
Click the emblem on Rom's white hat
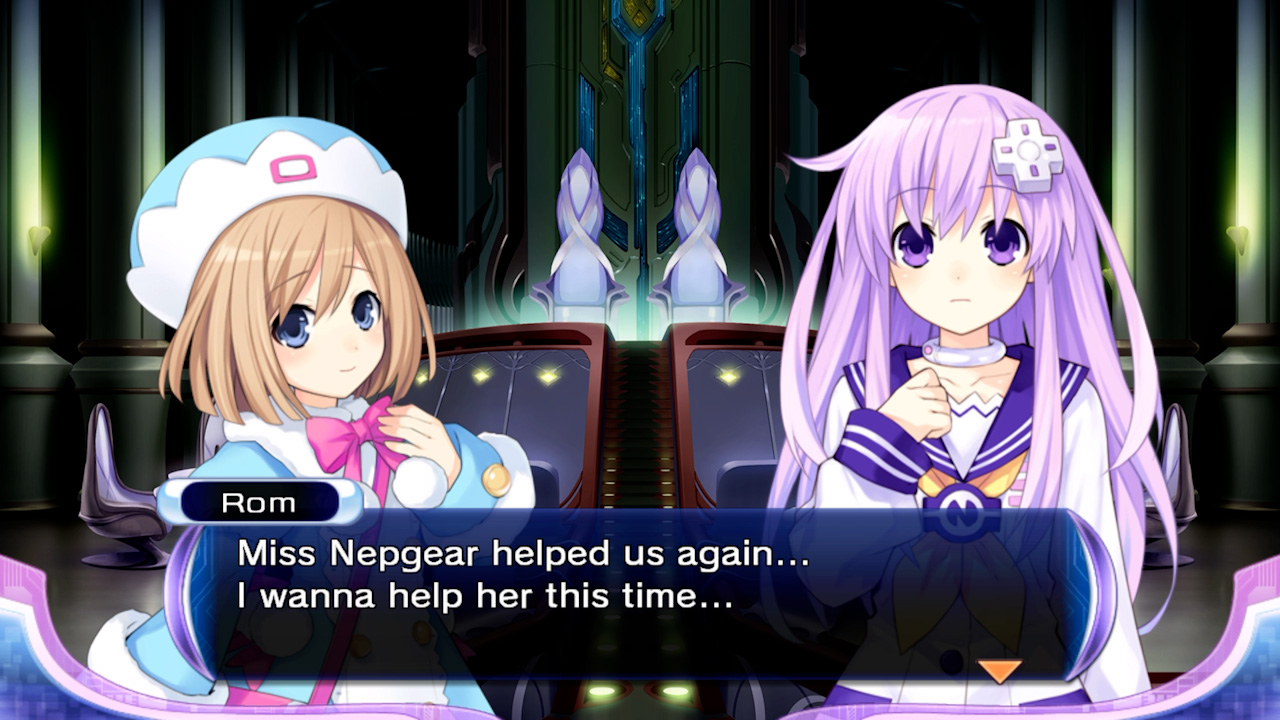[295, 170]
